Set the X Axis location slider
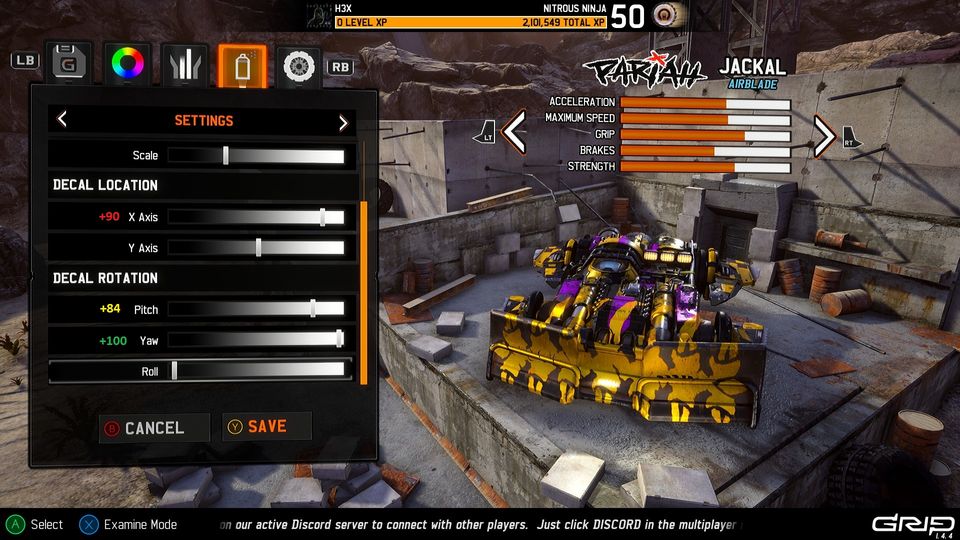960x540 pixels. tap(256, 217)
